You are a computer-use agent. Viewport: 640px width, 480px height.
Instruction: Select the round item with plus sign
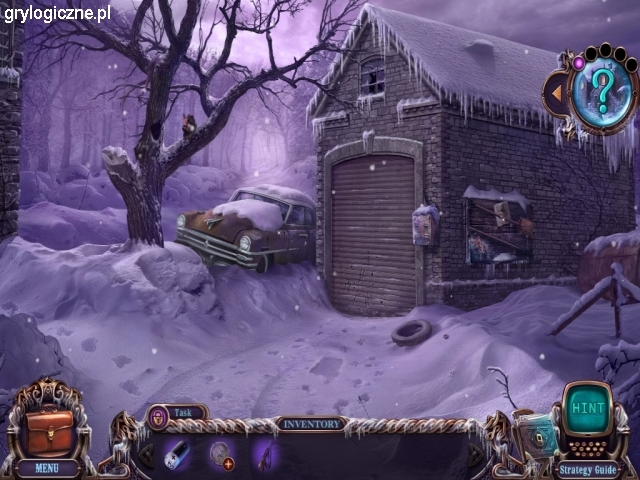[x=222, y=454]
